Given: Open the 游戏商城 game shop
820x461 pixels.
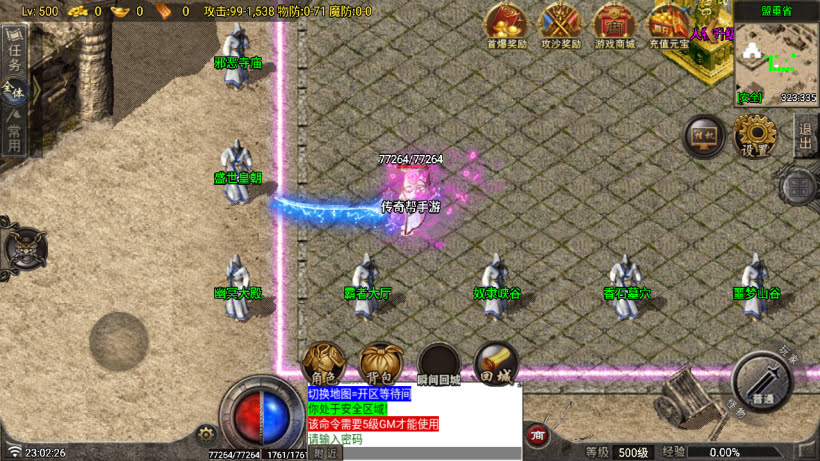Looking at the screenshot, I should (x=615, y=24).
